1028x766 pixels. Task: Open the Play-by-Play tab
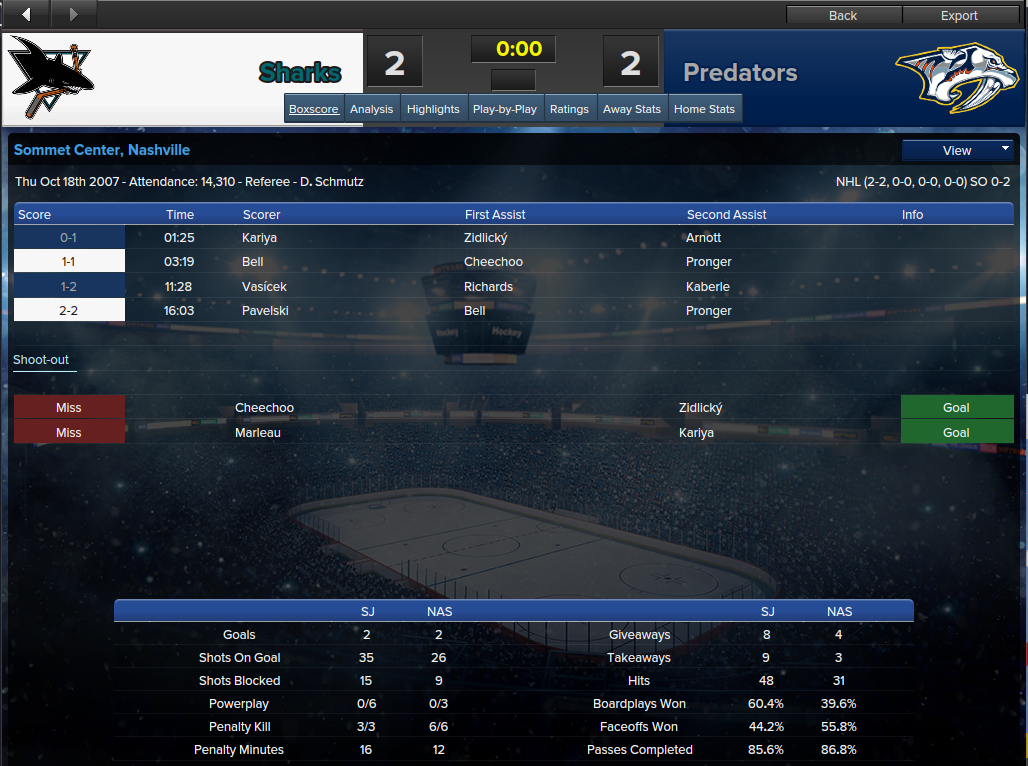tap(505, 109)
